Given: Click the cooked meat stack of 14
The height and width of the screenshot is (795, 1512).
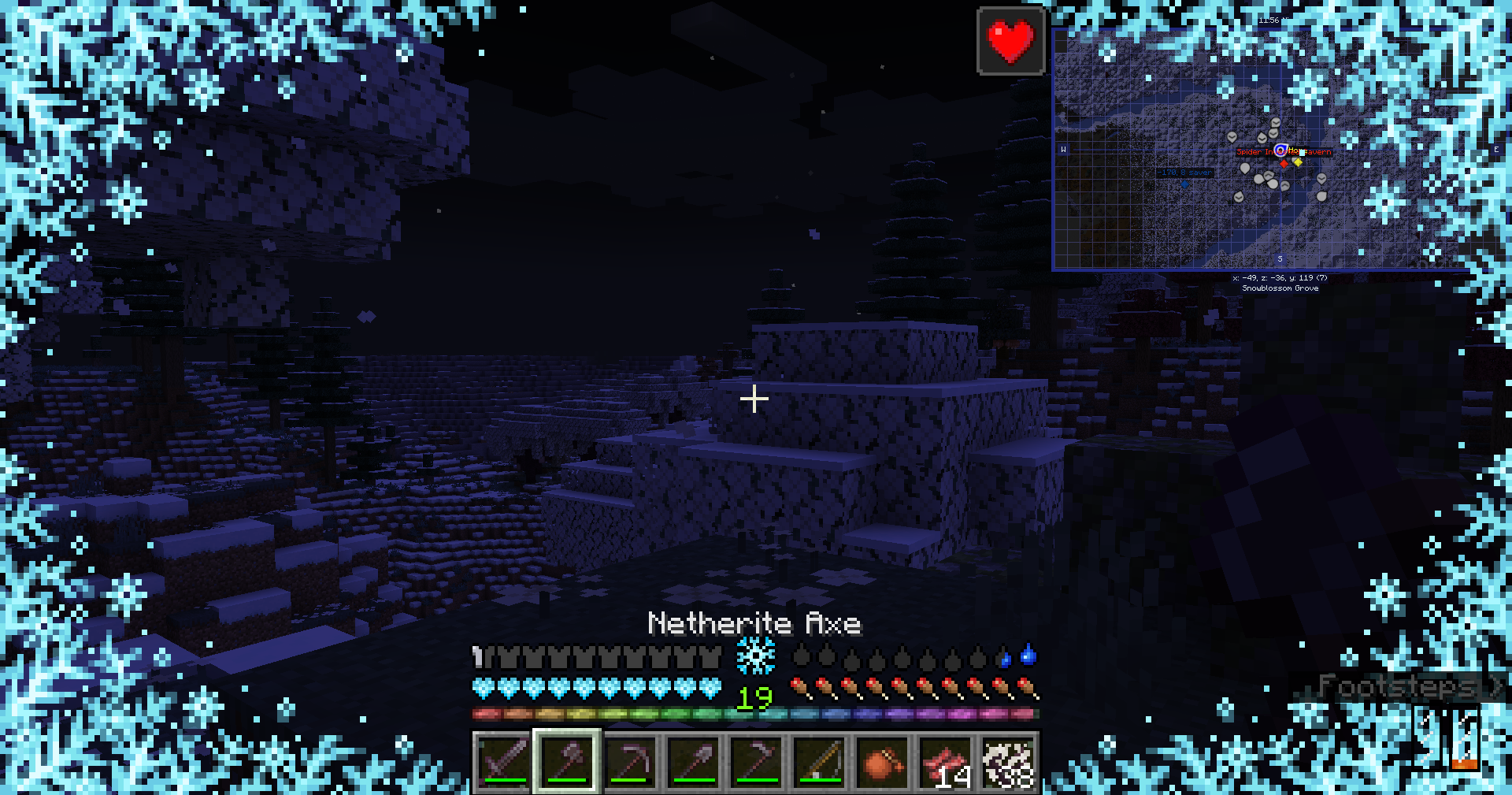Looking at the screenshot, I should pyautogui.click(x=945, y=761).
